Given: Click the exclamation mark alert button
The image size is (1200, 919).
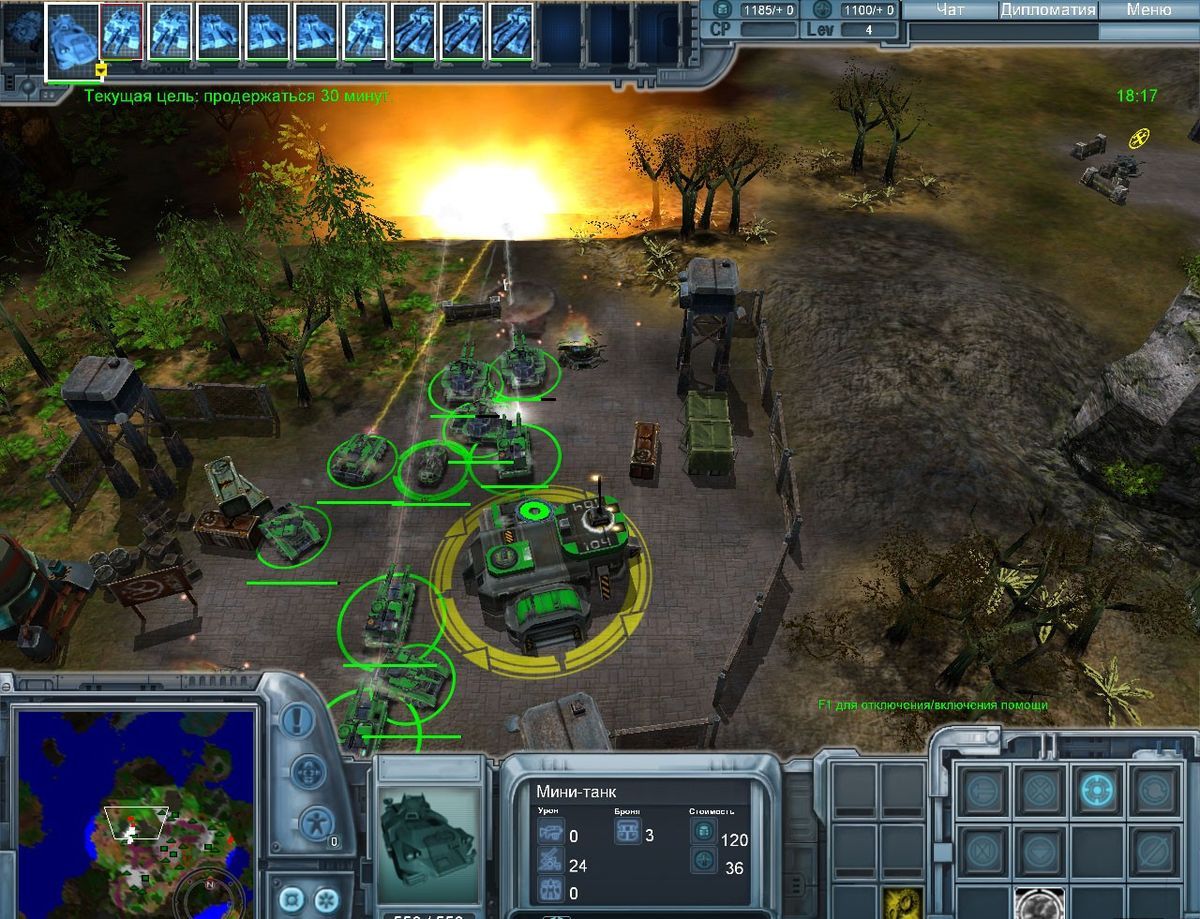Looking at the screenshot, I should tap(296, 719).
